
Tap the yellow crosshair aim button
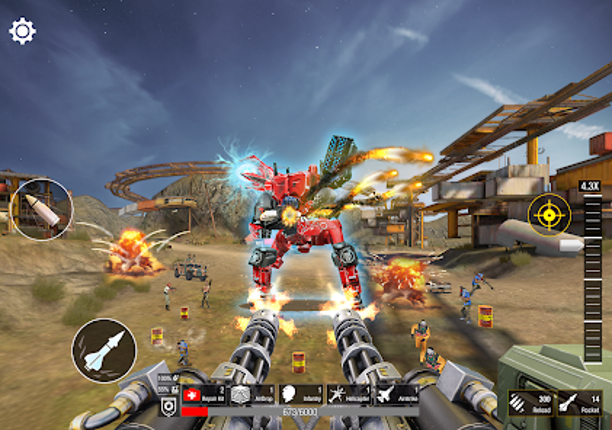pyautogui.click(x=549, y=213)
